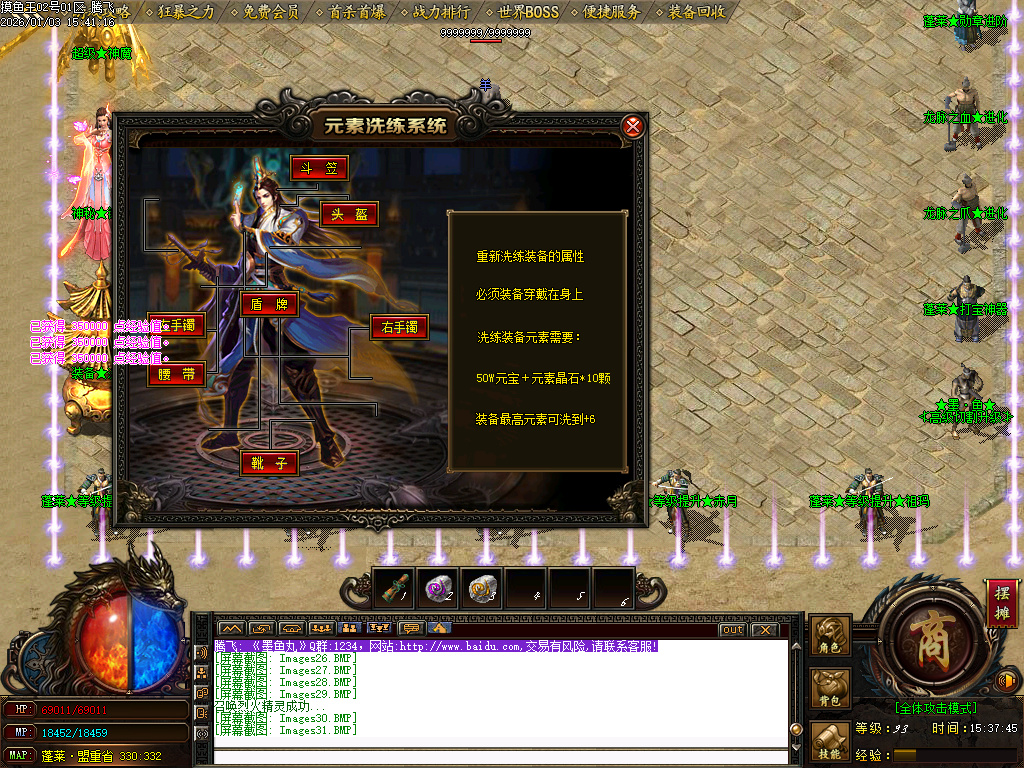
Task: Select the 靴子 refinement button
Action: (x=269, y=463)
